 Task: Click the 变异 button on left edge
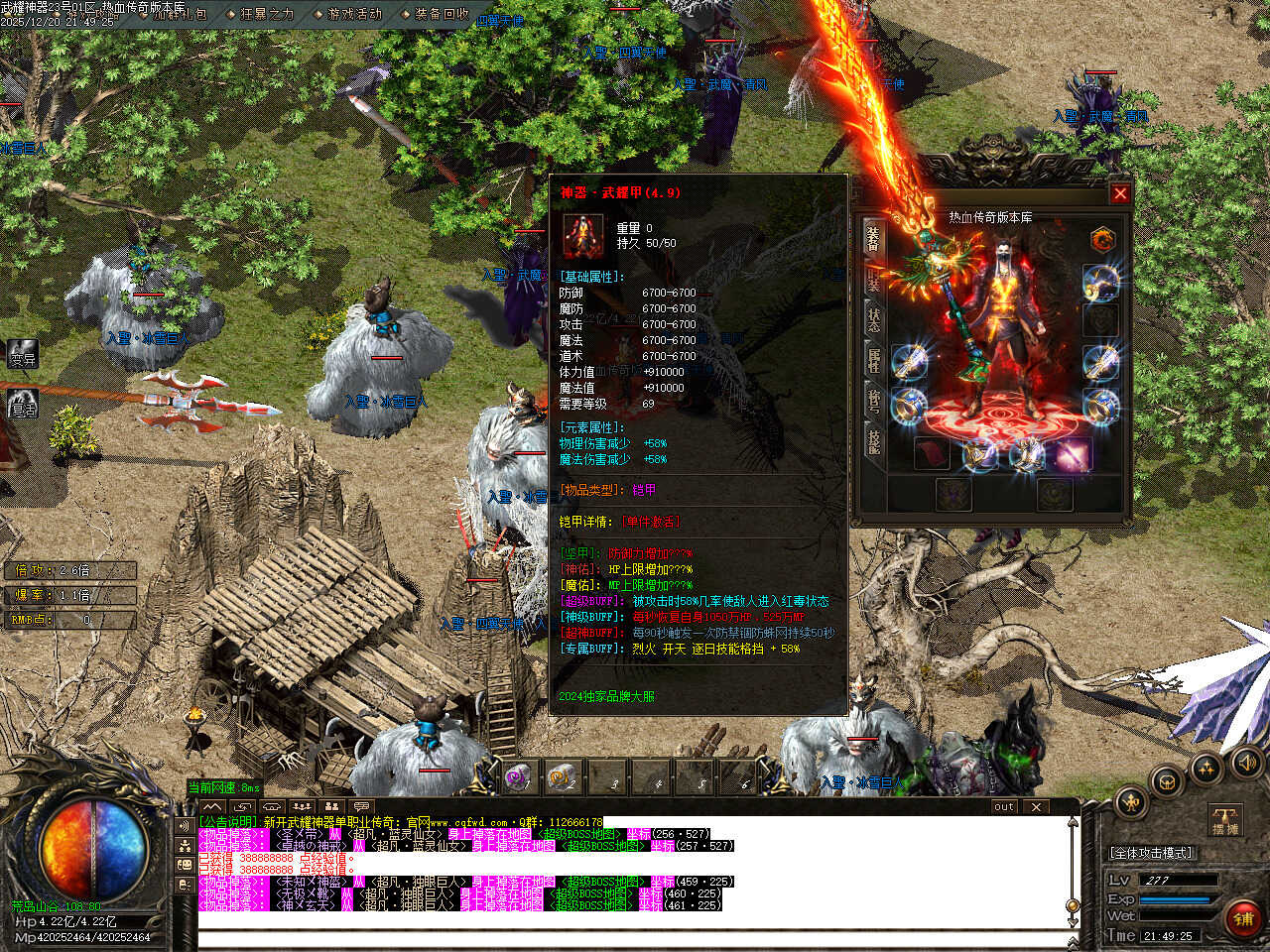coord(22,354)
